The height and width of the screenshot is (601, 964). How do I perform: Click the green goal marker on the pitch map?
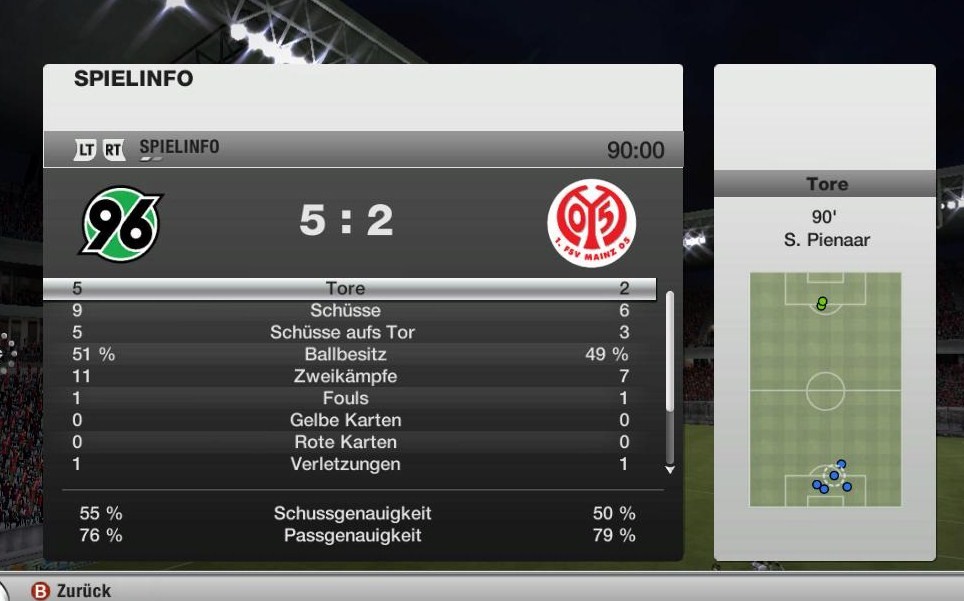pyautogui.click(x=822, y=303)
